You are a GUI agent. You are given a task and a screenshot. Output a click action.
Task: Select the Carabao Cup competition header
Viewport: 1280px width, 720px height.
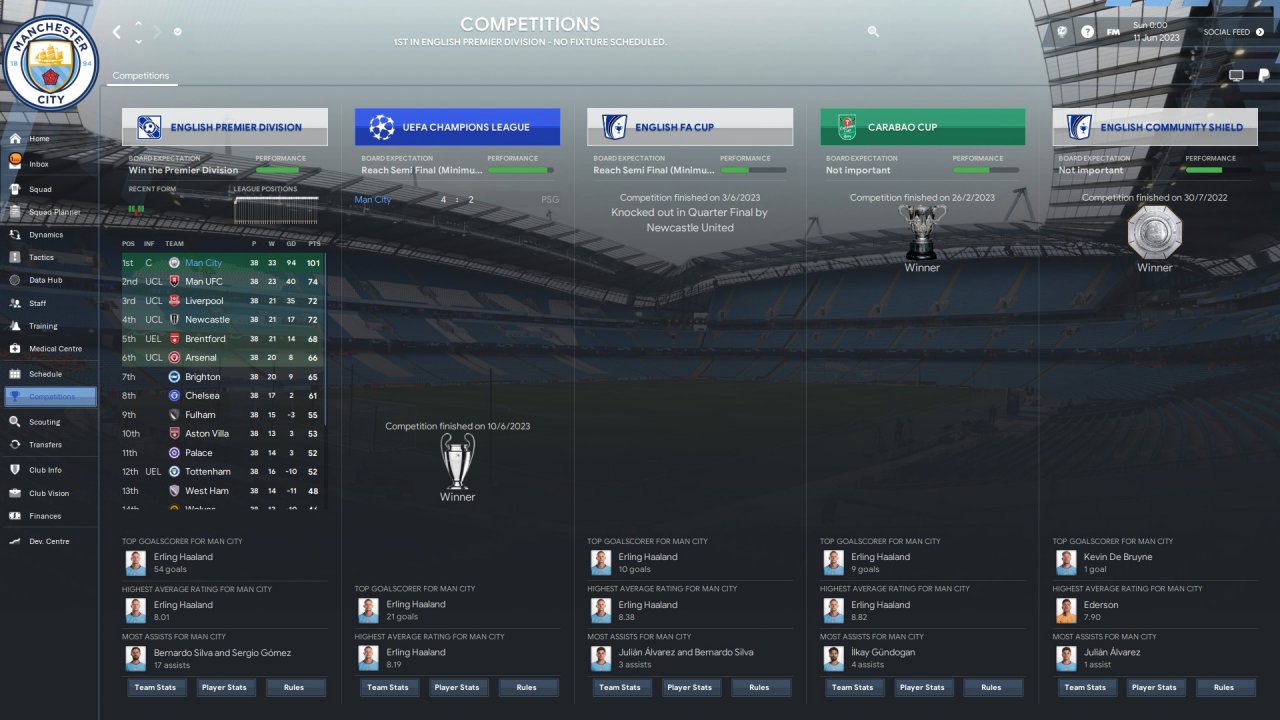click(922, 127)
